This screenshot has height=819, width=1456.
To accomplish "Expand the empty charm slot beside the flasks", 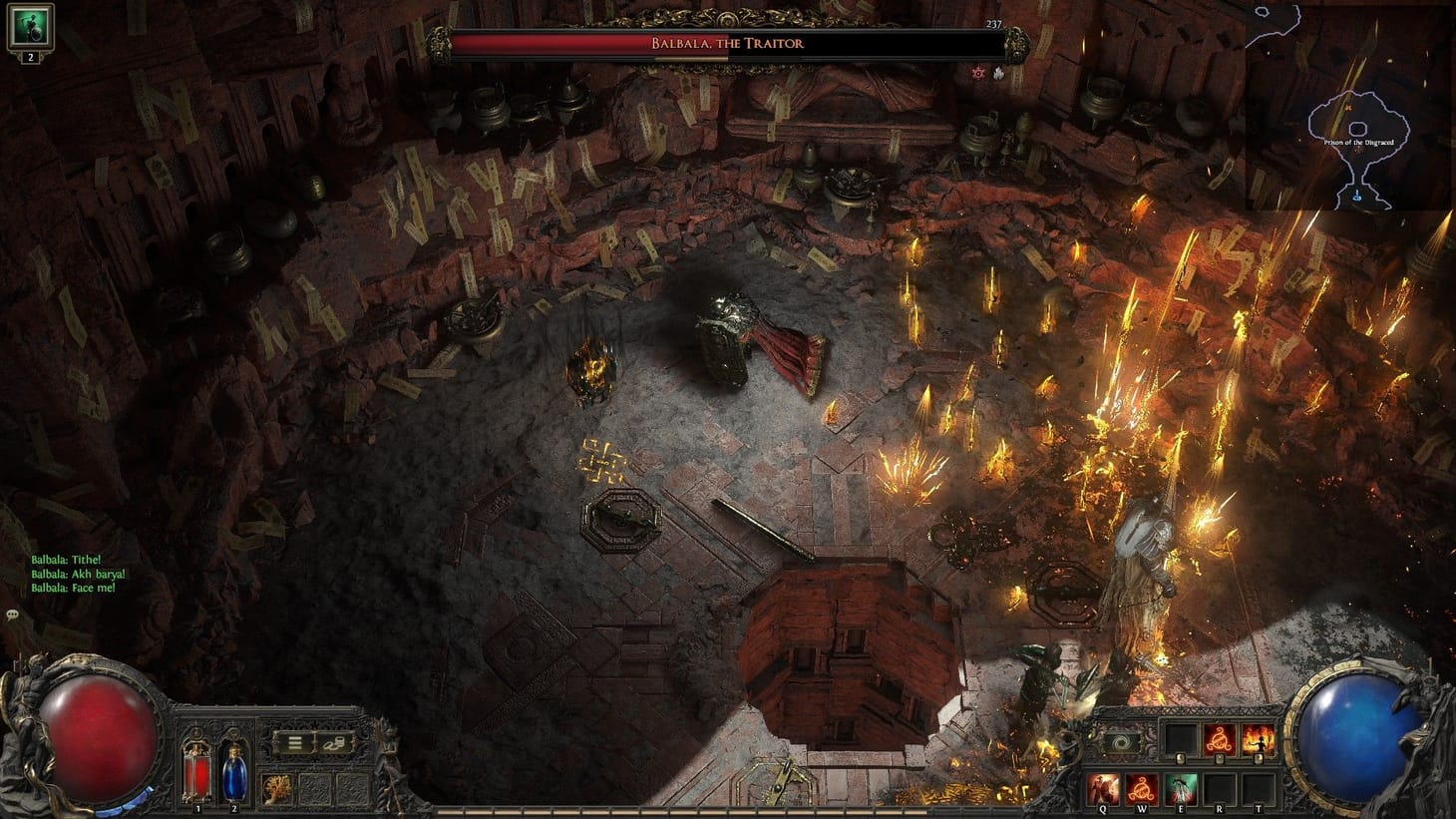I will [x=315, y=788].
